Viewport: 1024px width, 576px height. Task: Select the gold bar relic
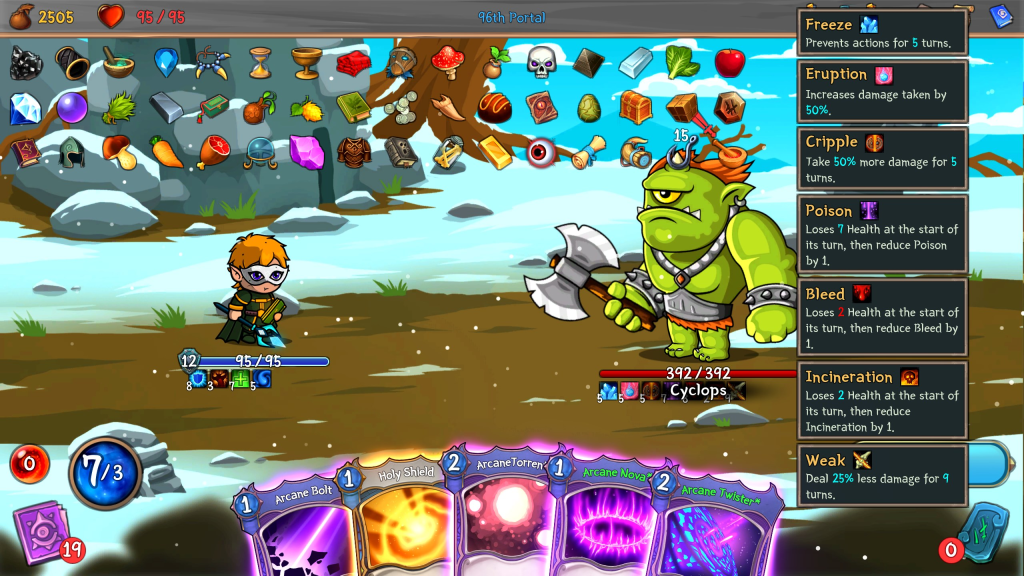[x=494, y=152]
